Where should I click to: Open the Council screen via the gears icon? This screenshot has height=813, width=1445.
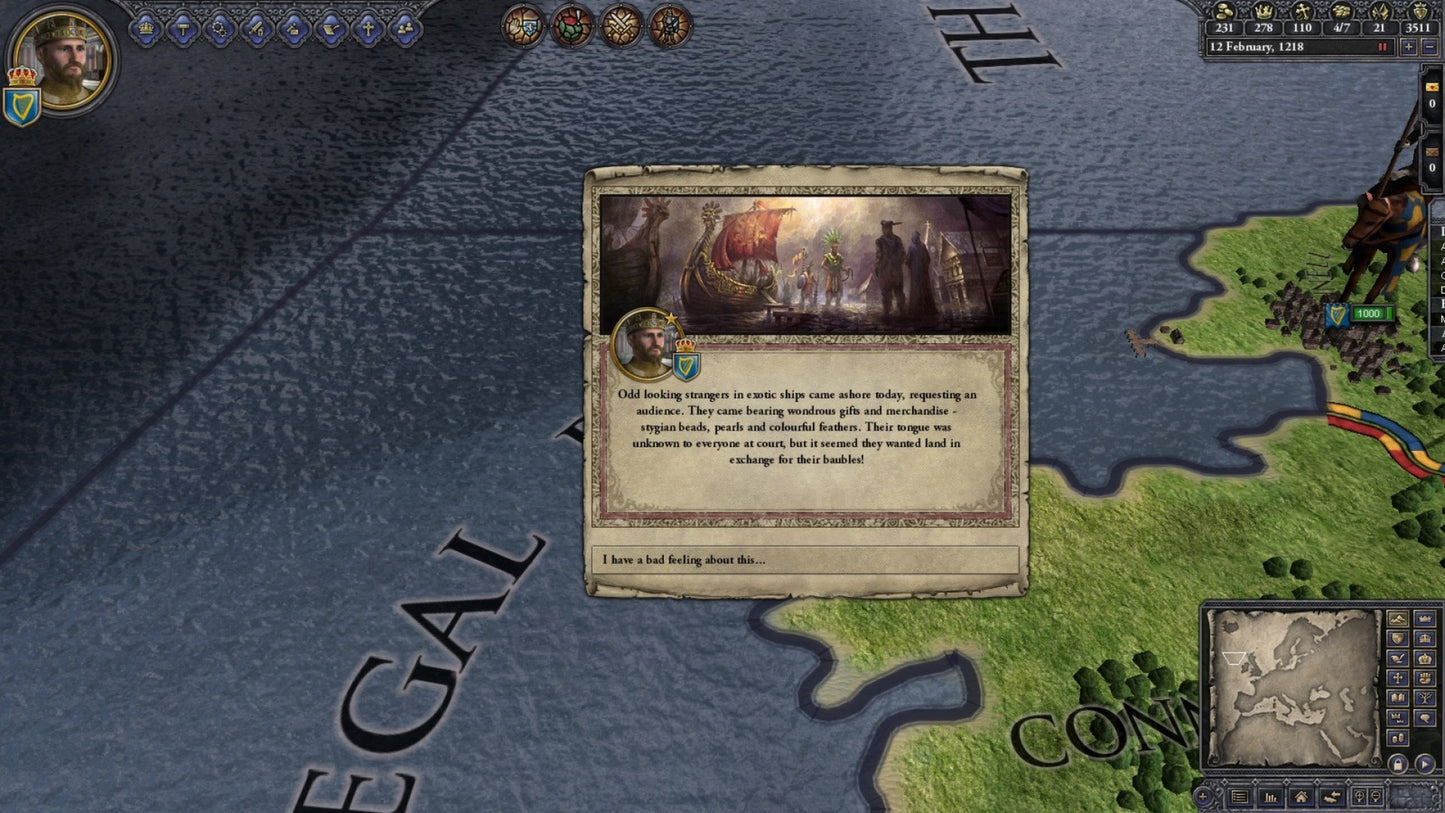point(220,27)
